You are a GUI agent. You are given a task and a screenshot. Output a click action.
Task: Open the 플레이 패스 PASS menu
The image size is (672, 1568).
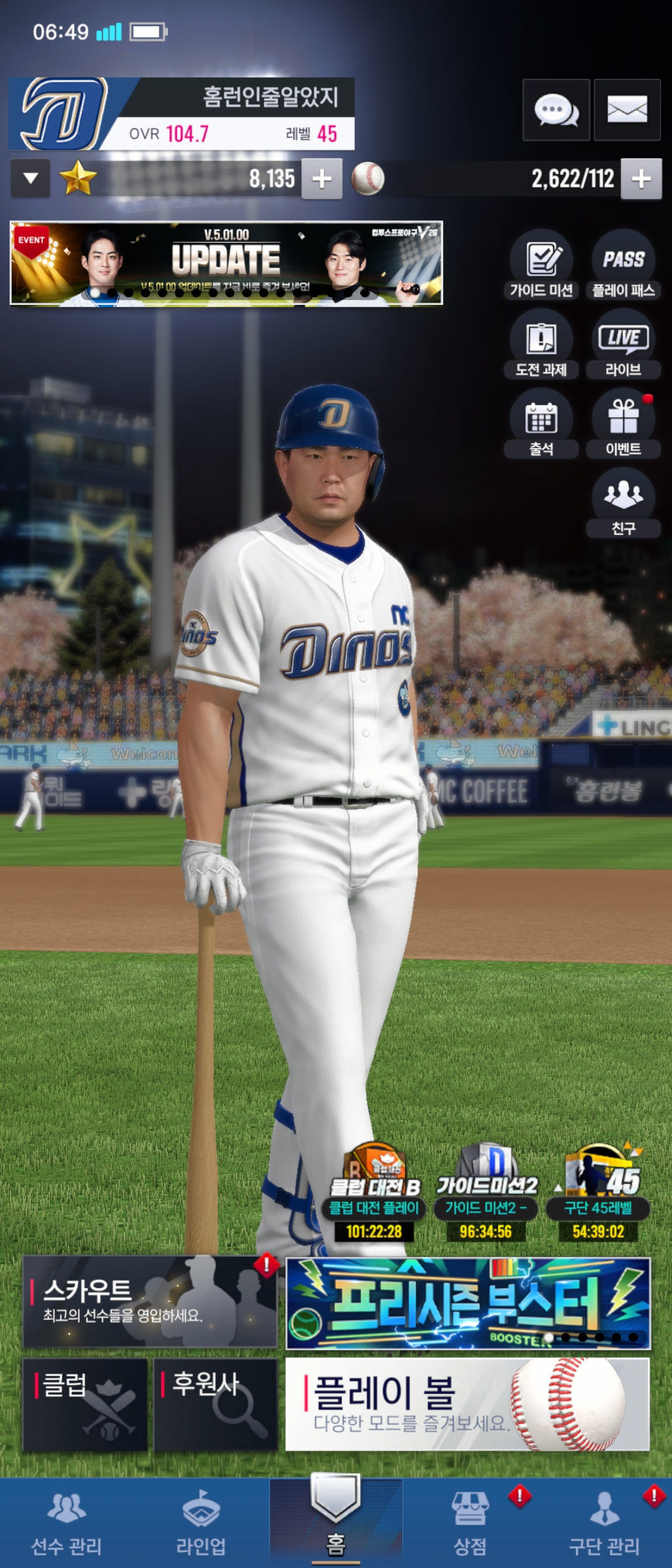(623, 264)
